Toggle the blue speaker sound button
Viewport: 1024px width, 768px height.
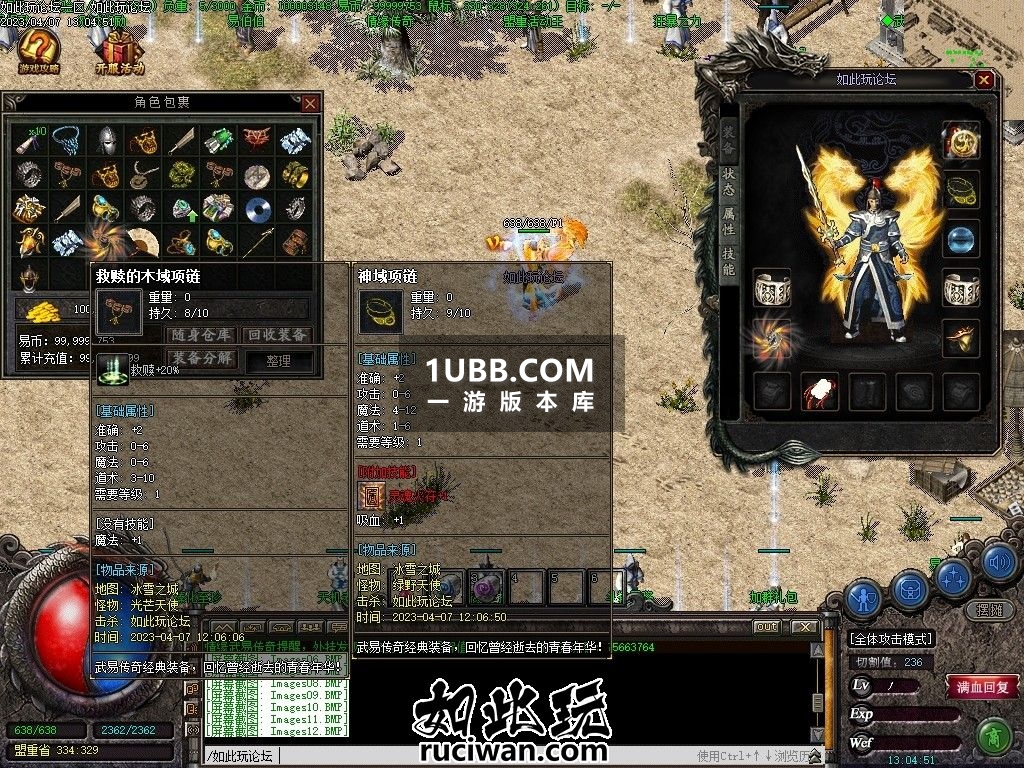click(998, 564)
